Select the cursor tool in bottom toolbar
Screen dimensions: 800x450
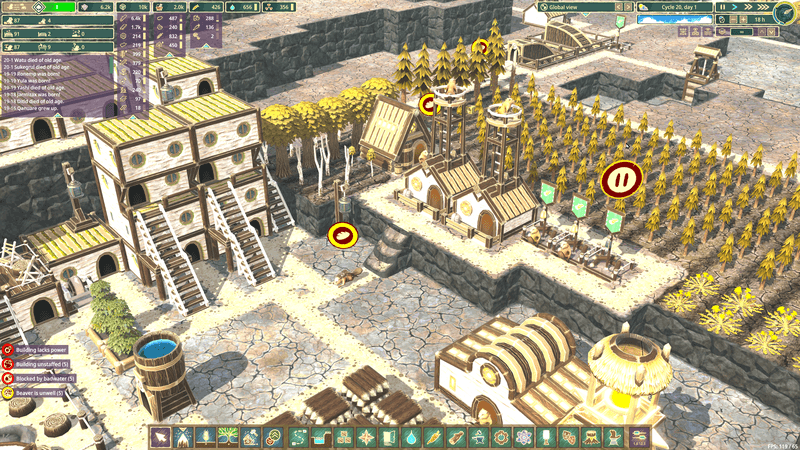click(161, 437)
